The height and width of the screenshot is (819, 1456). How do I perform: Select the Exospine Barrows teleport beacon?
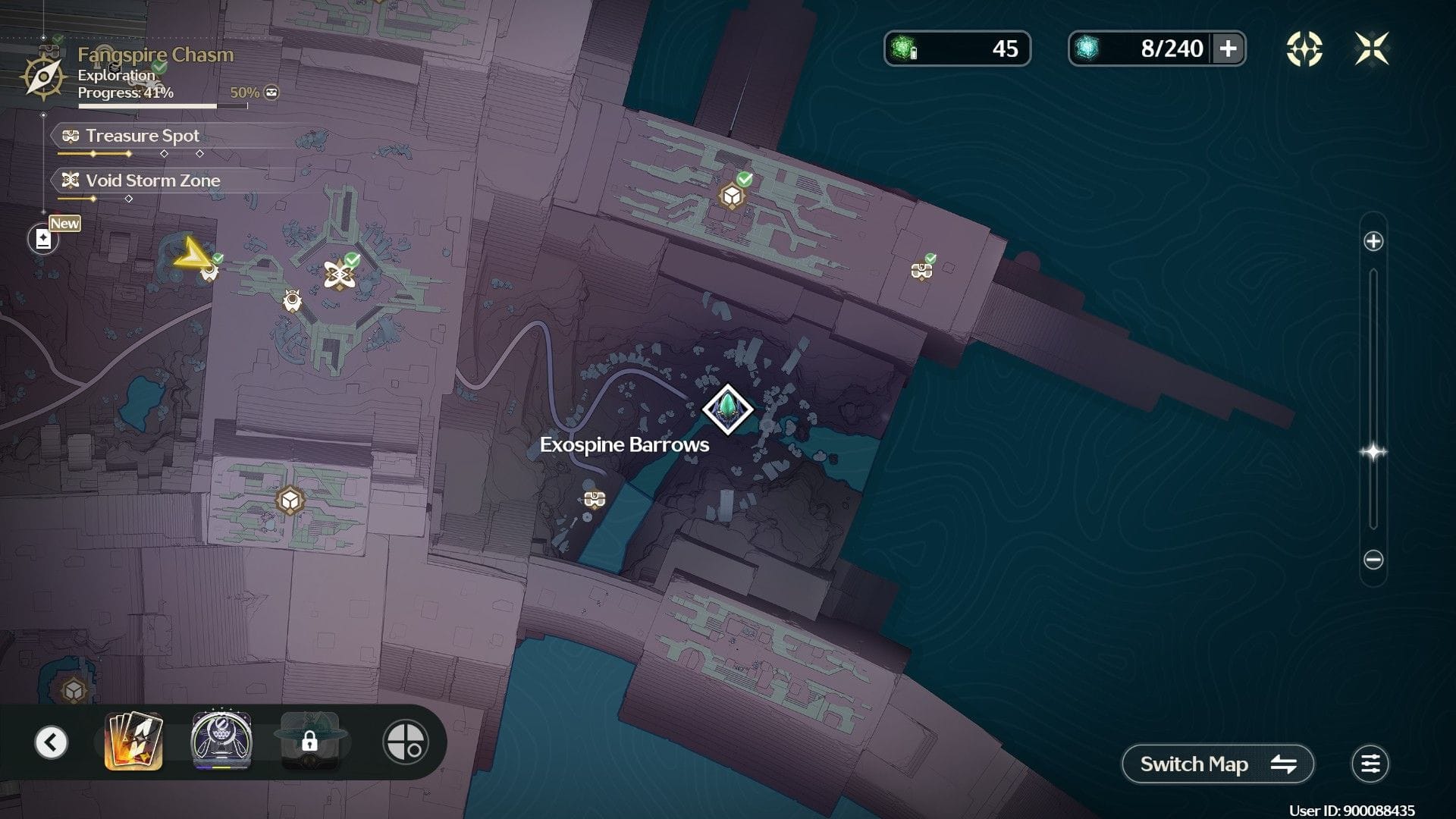tap(727, 409)
